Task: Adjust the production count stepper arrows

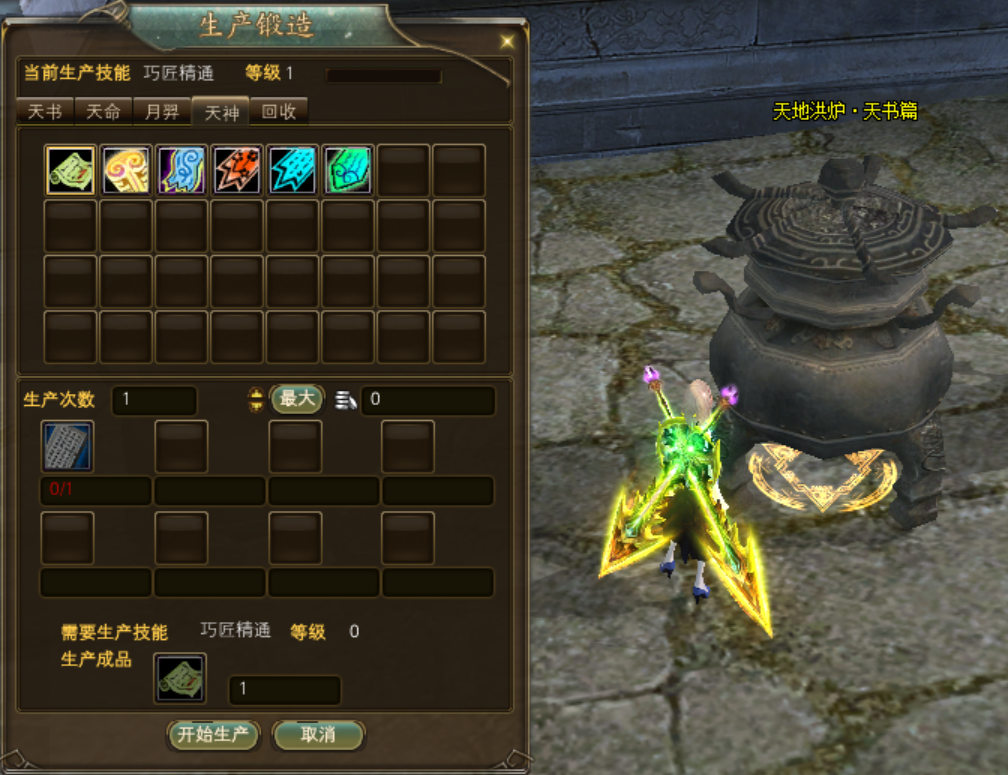Action: pos(255,400)
